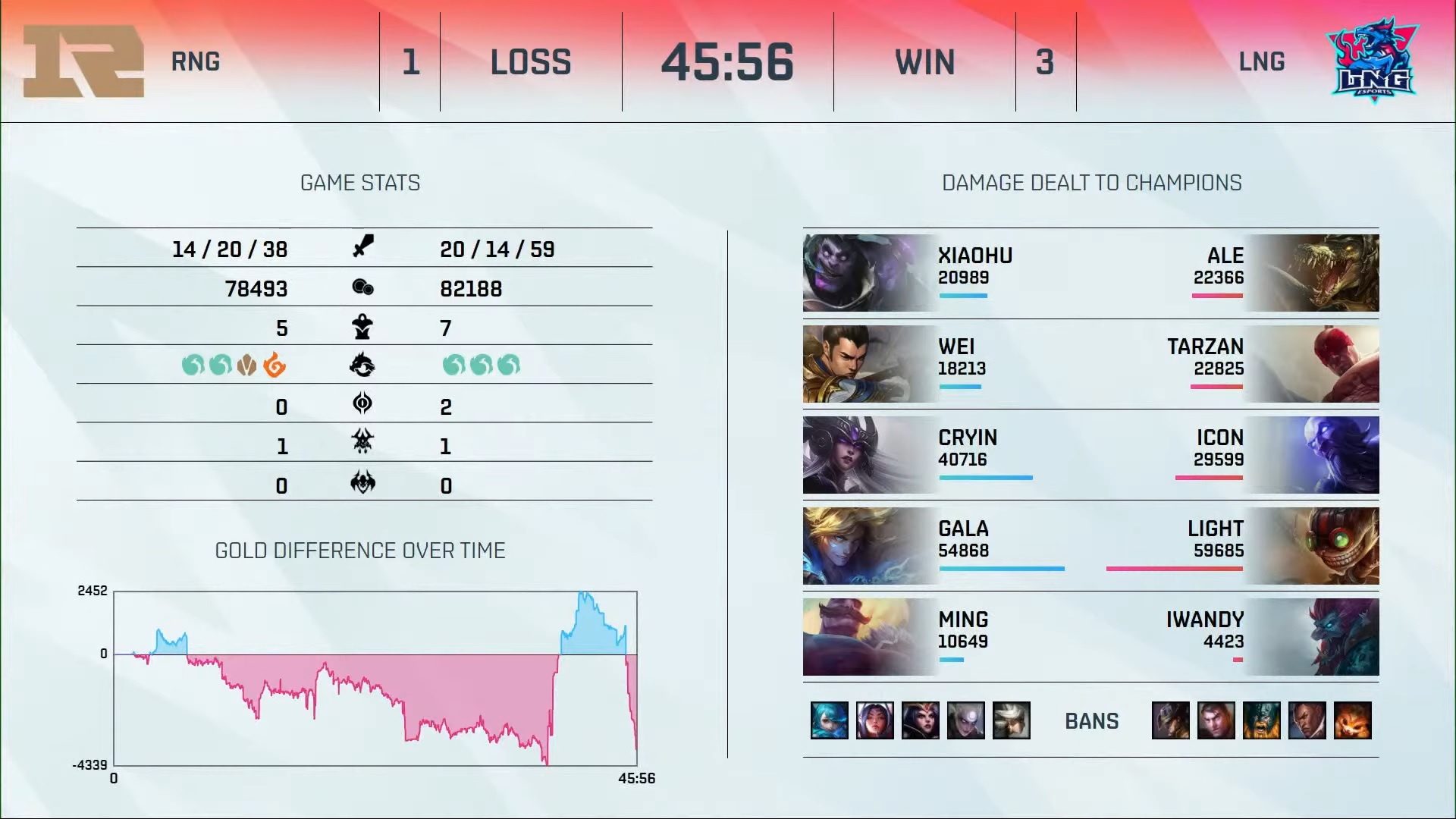Image resolution: width=1456 pixels, height=819 pixels.
Task: Select the Gwen ban icon on RNG side
Action: click(x=829, y=720)
